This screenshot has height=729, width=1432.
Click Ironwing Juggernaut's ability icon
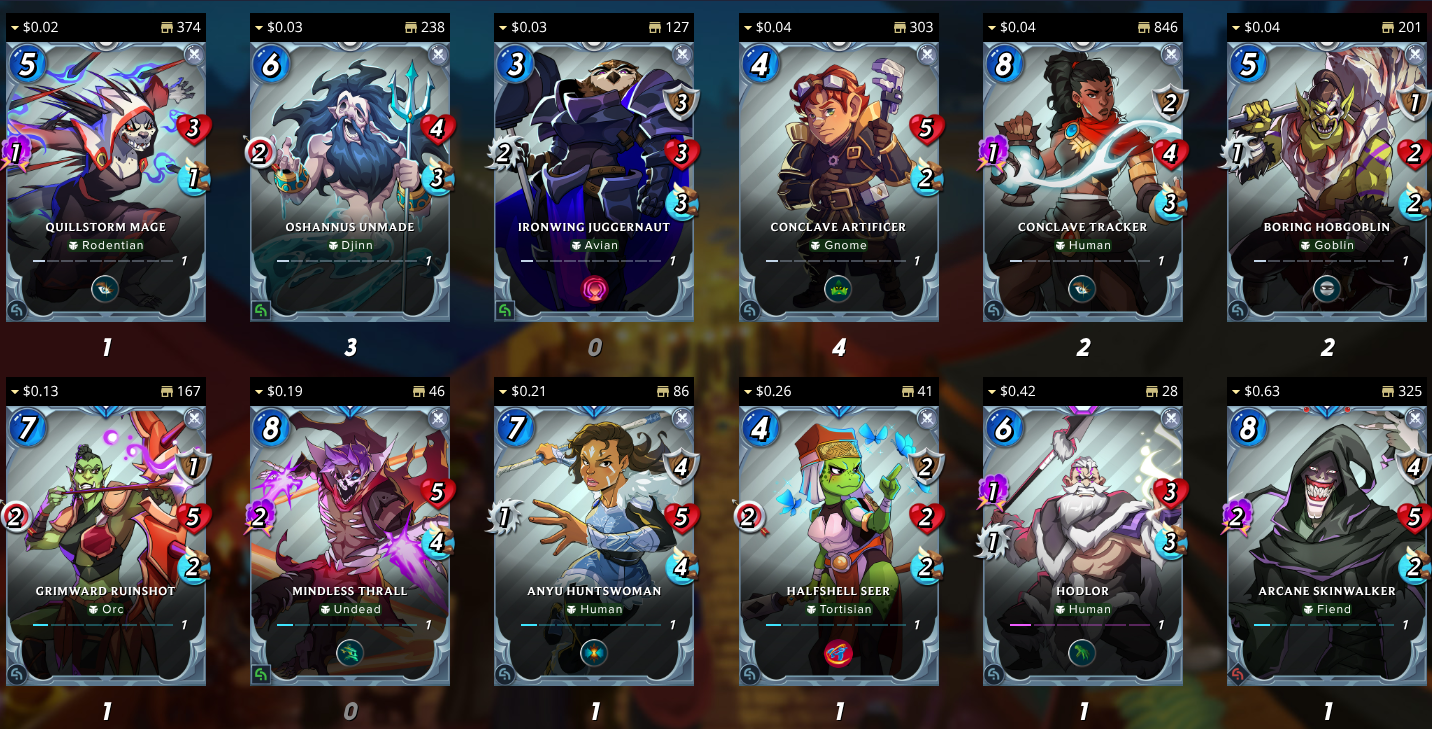point(594,290)
